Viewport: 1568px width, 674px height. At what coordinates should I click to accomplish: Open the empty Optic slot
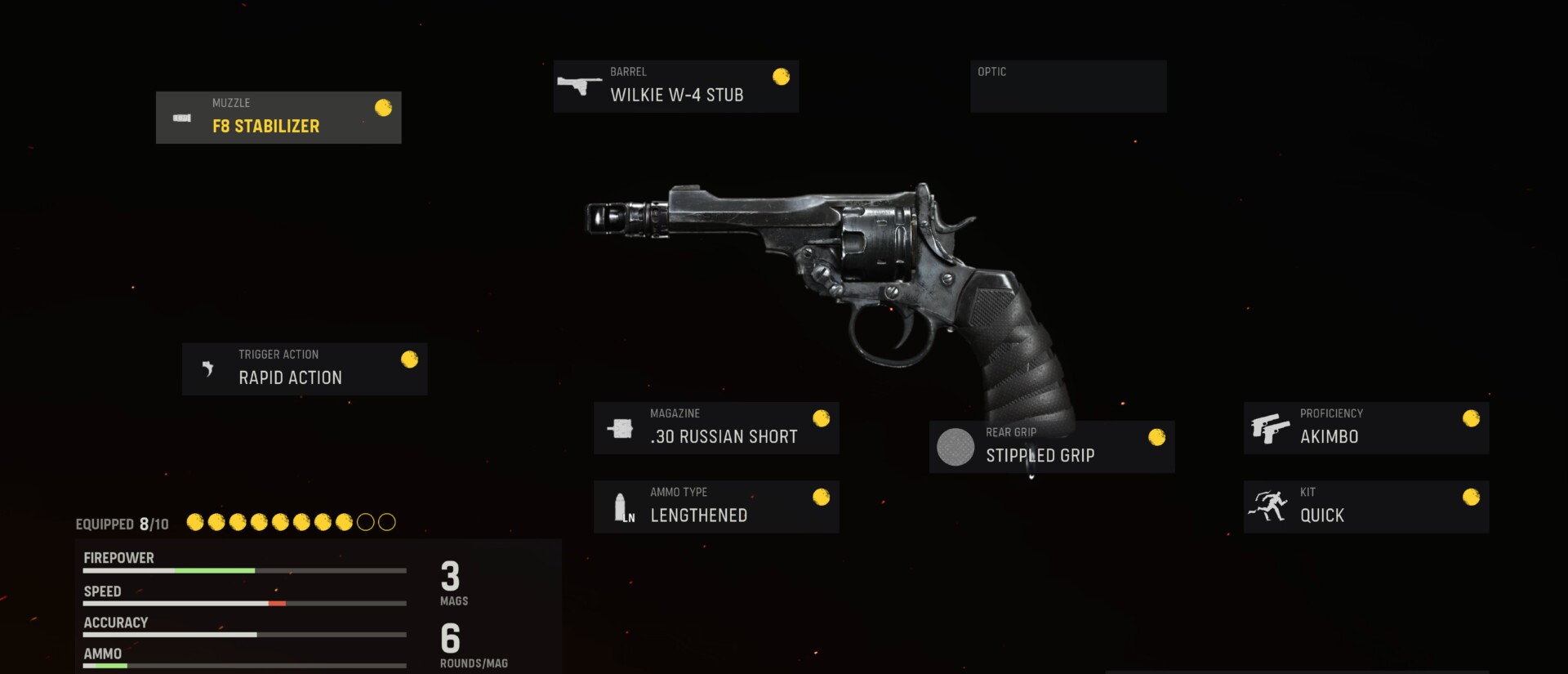1067,86
